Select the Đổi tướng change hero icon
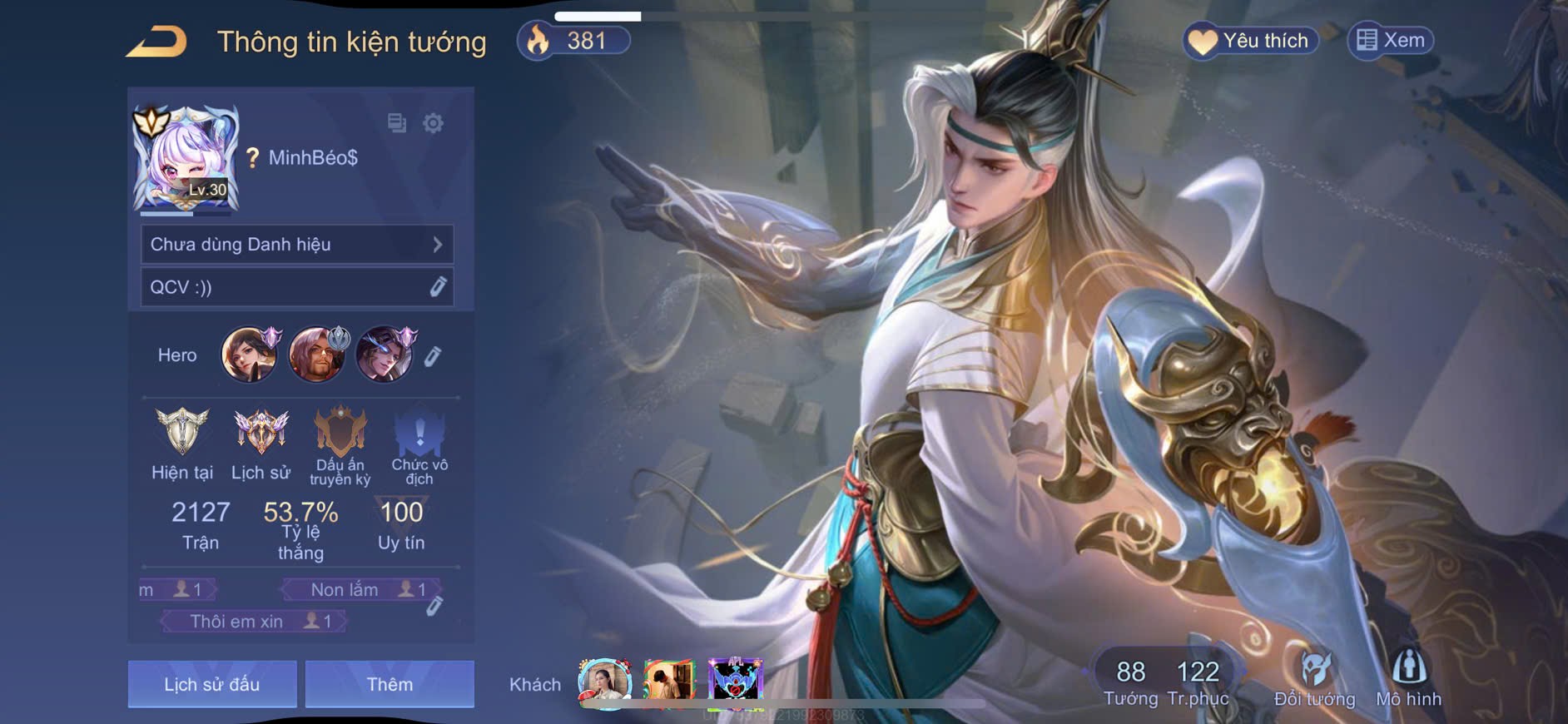Screen dimensions: 1568x724 [1314, 678]
